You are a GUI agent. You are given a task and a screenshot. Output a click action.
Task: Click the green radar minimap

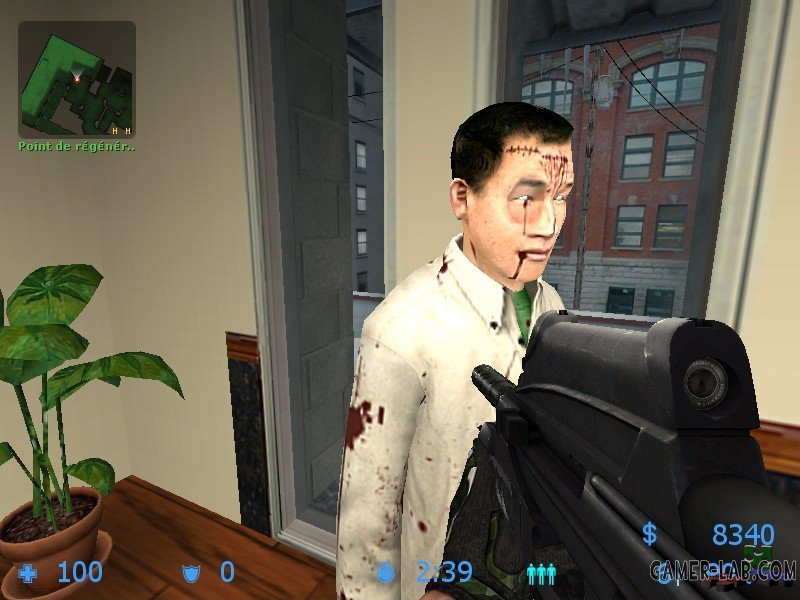[x=77, y=79]
